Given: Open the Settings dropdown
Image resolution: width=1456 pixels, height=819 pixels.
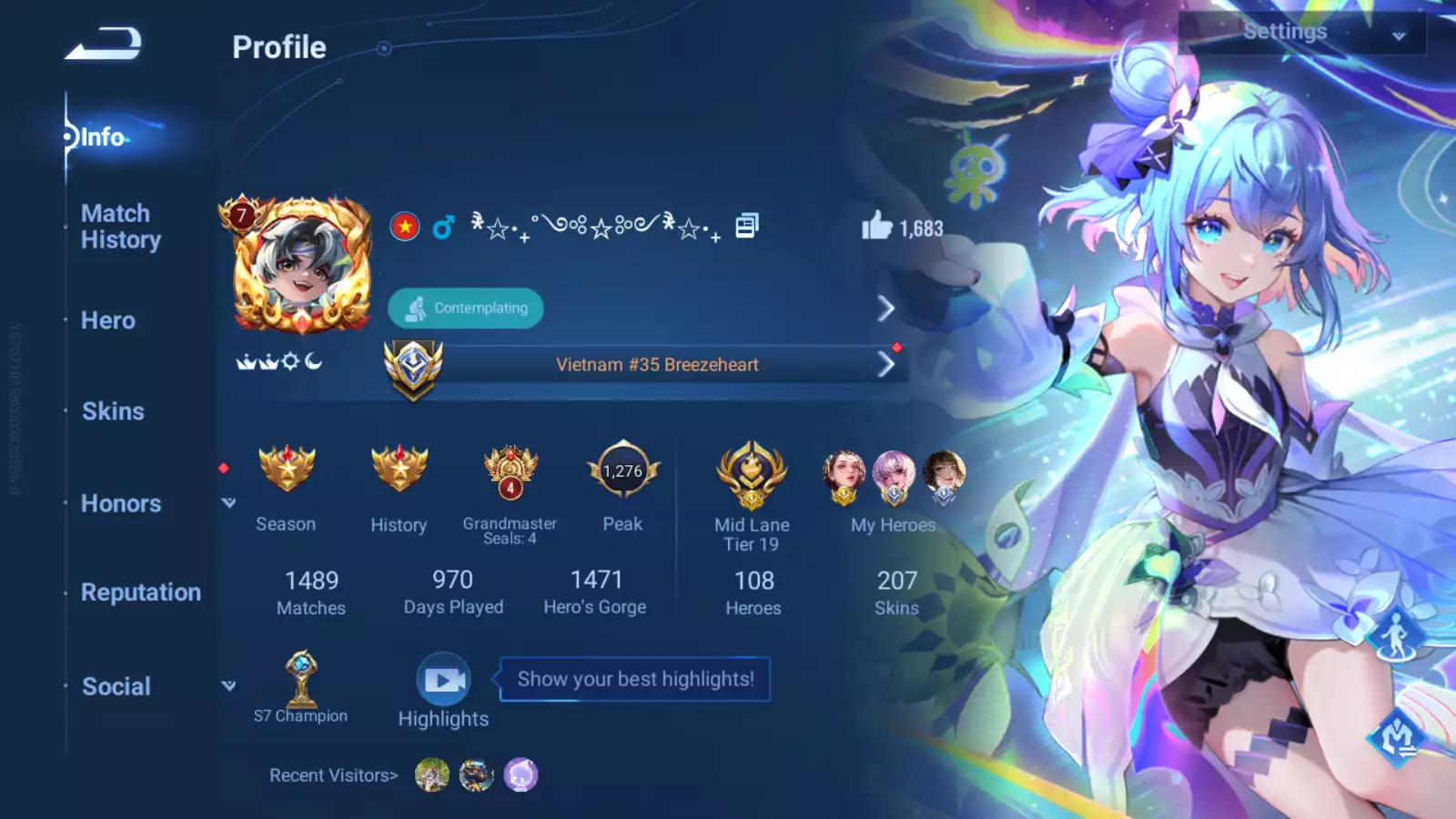Looking at the screenshot, I should (x=1301, y=33).
